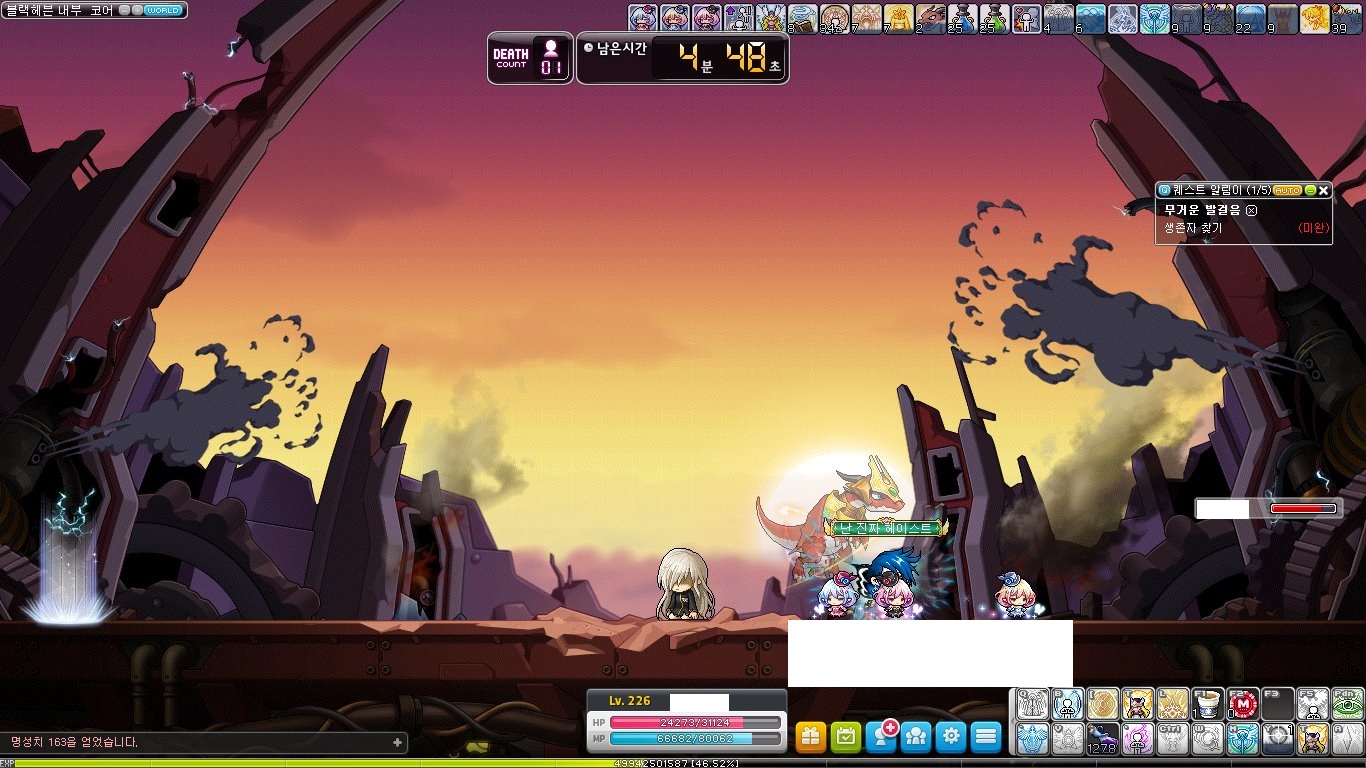
Task: Expand the chat log with plus button
Action: pos(397,742)
